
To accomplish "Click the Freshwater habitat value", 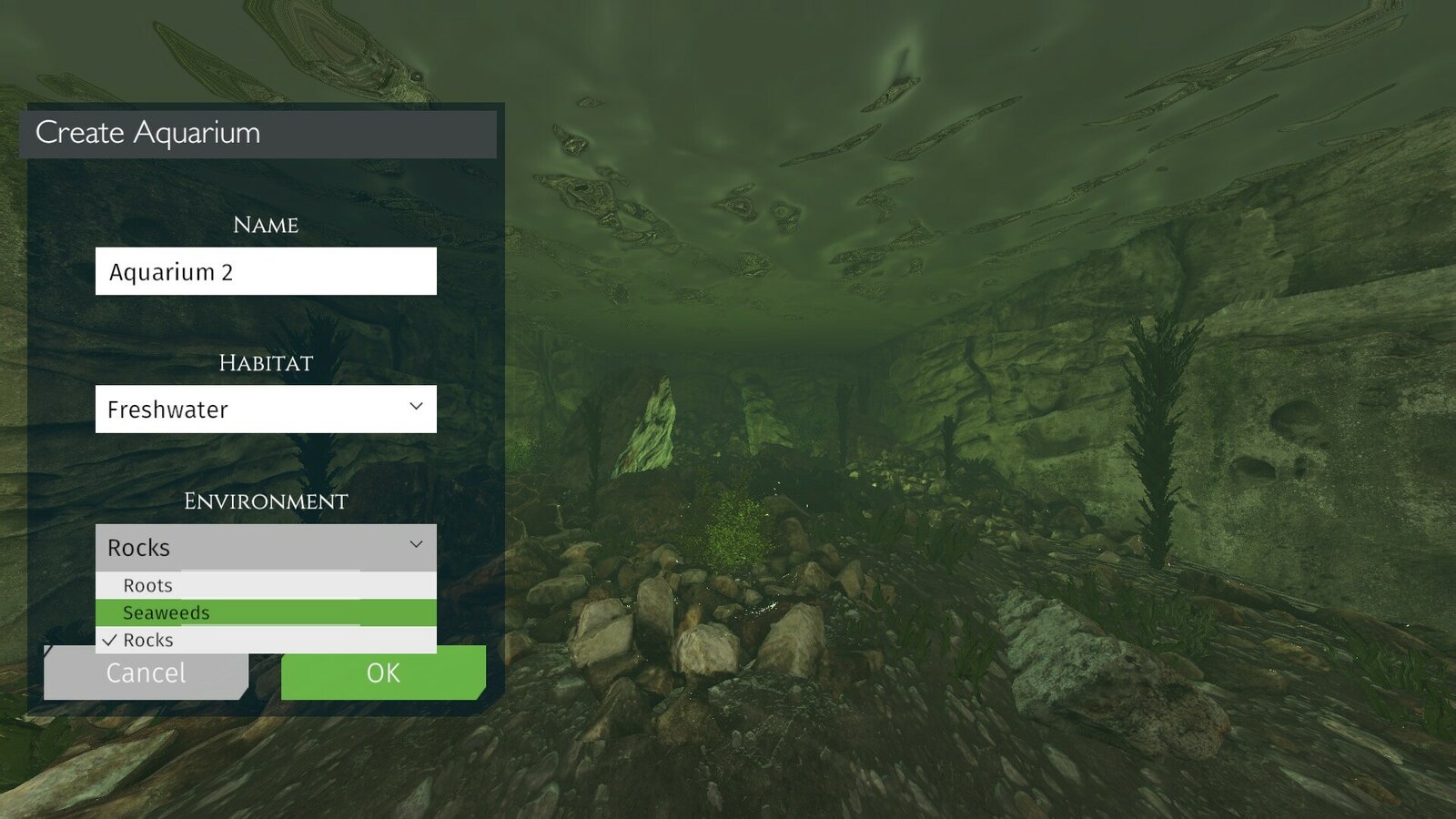I will [167, 409].
